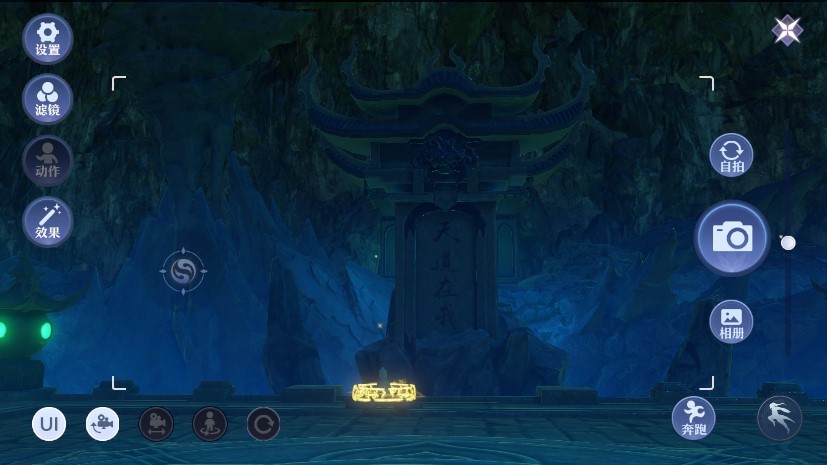Viewport: 827px width, 465px height.
Task: Toggle the camera rotate mode icon
Action: 102,424
